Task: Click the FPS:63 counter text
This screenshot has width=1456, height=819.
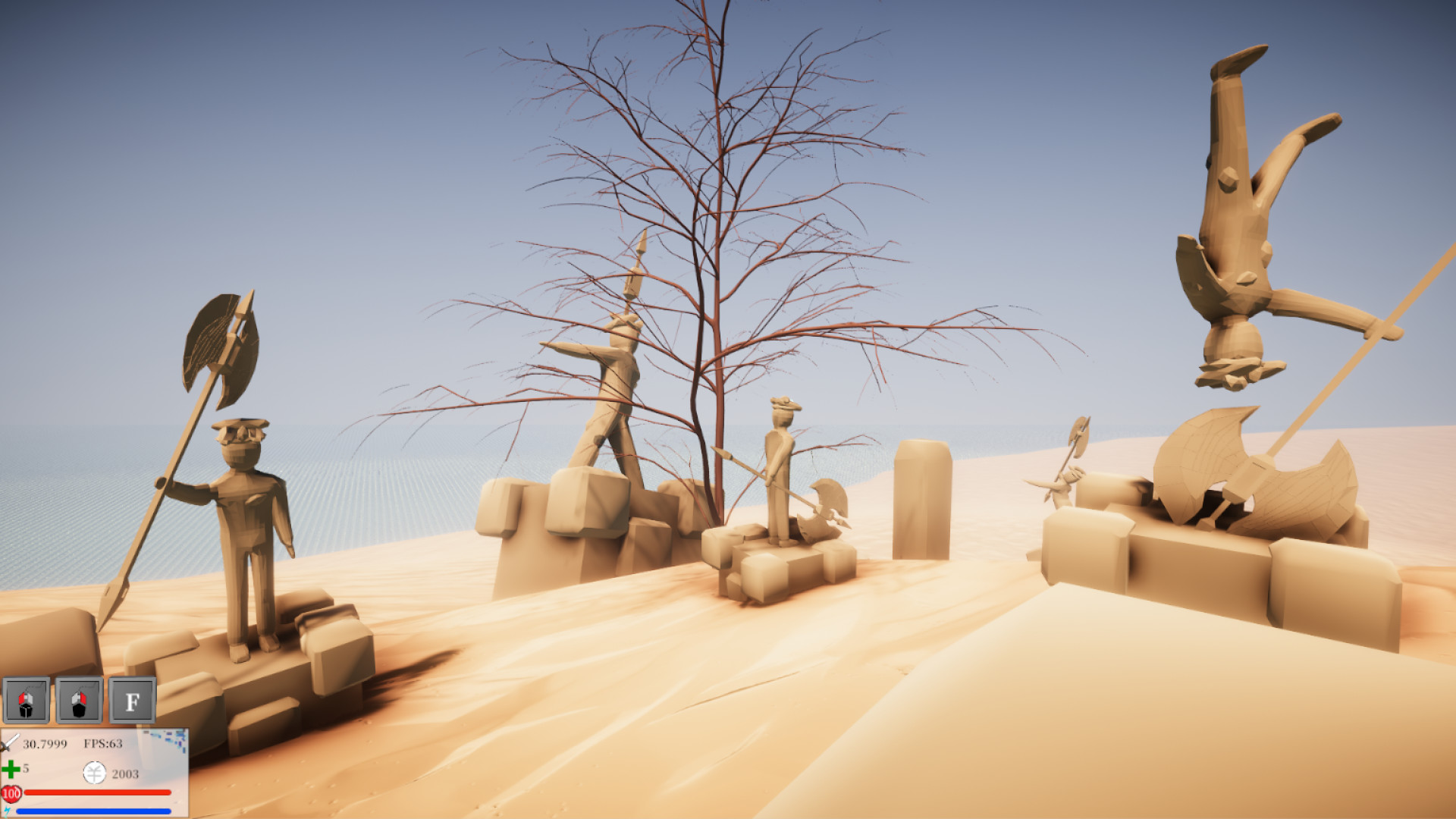Action: click(103, 743)
